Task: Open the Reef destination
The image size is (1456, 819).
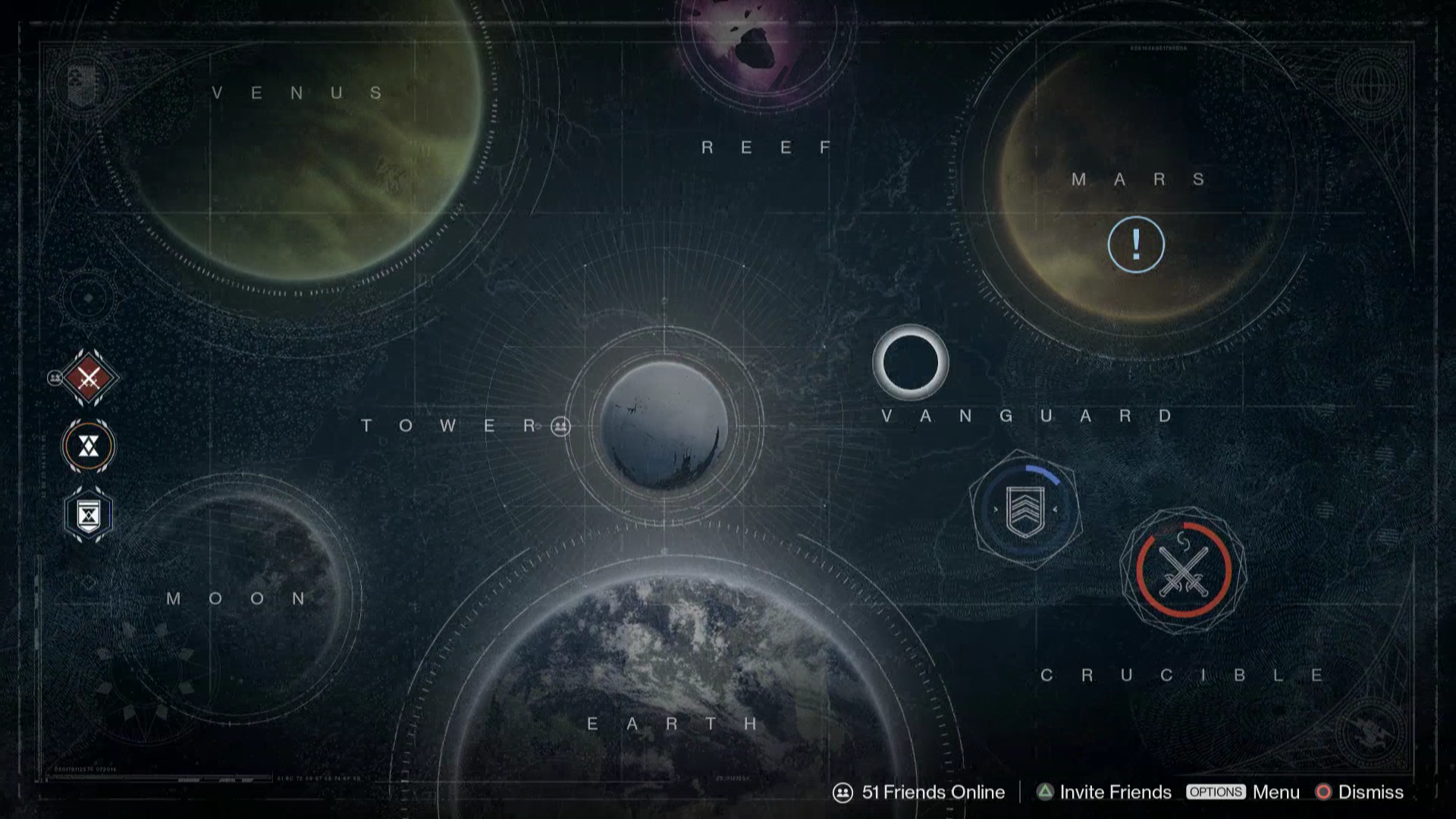Action: (x=764, y=38)
